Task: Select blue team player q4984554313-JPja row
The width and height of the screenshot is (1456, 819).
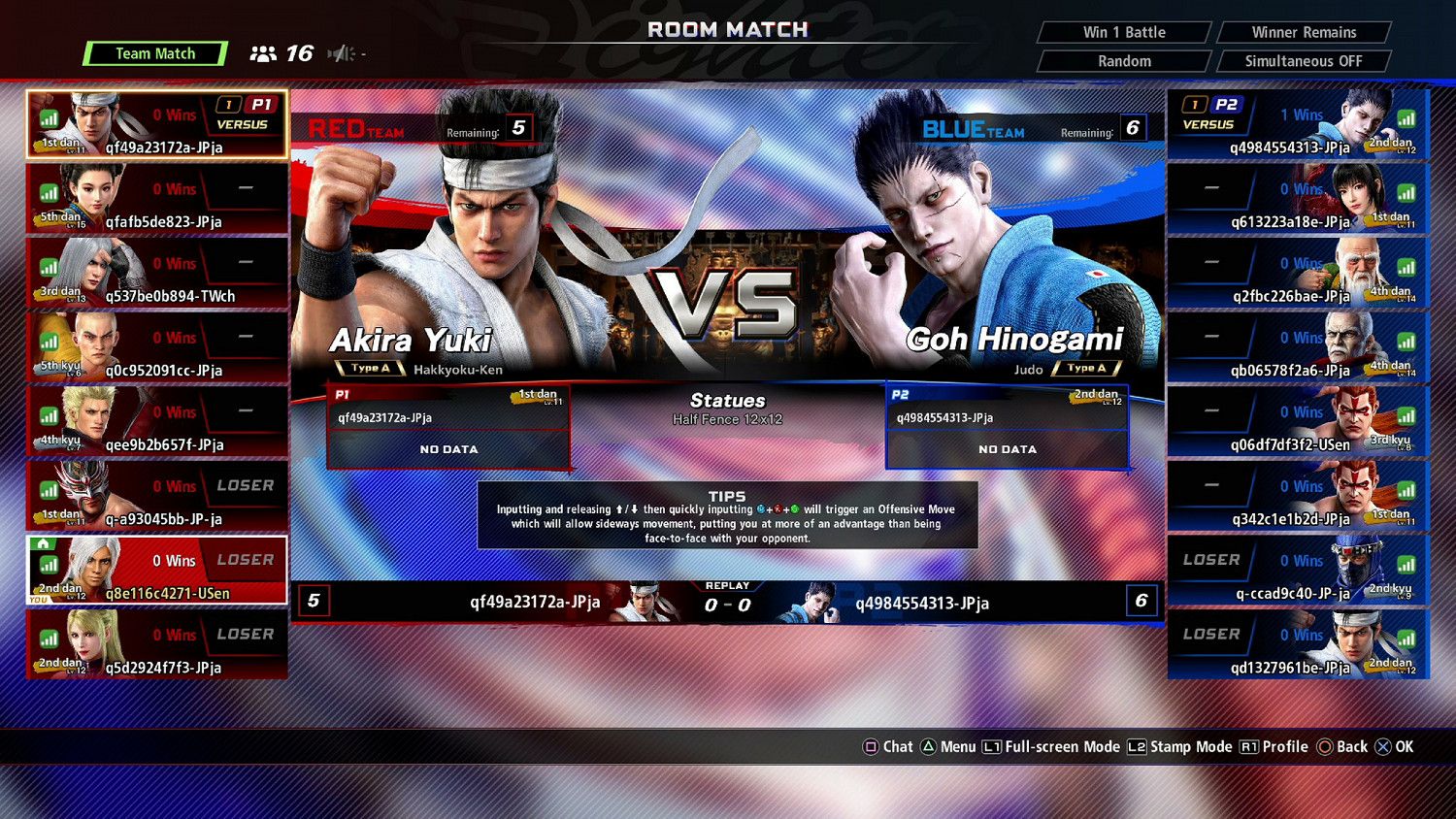Action: coord(1298,124)
